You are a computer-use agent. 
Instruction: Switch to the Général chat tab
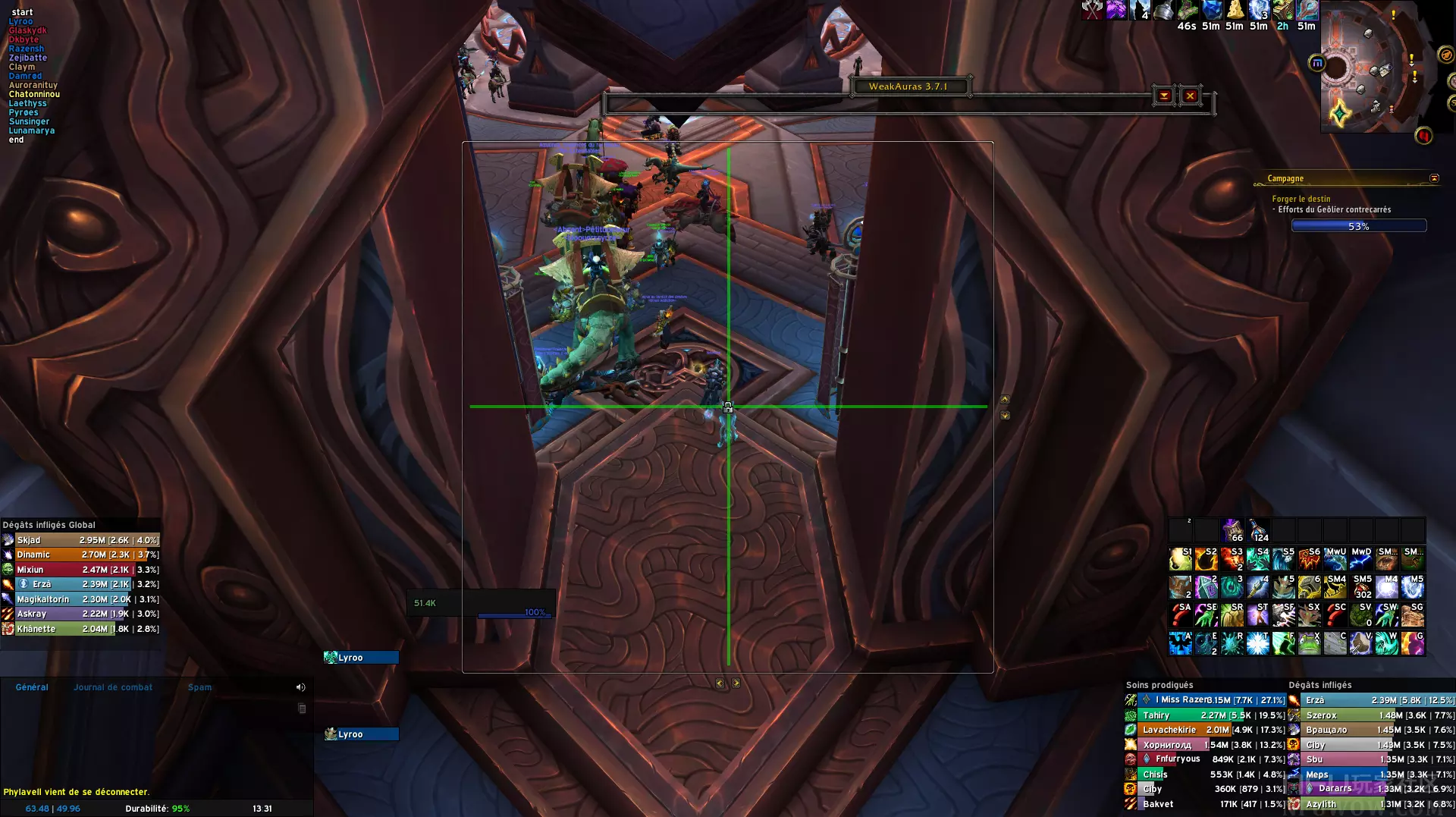point(32,687)
